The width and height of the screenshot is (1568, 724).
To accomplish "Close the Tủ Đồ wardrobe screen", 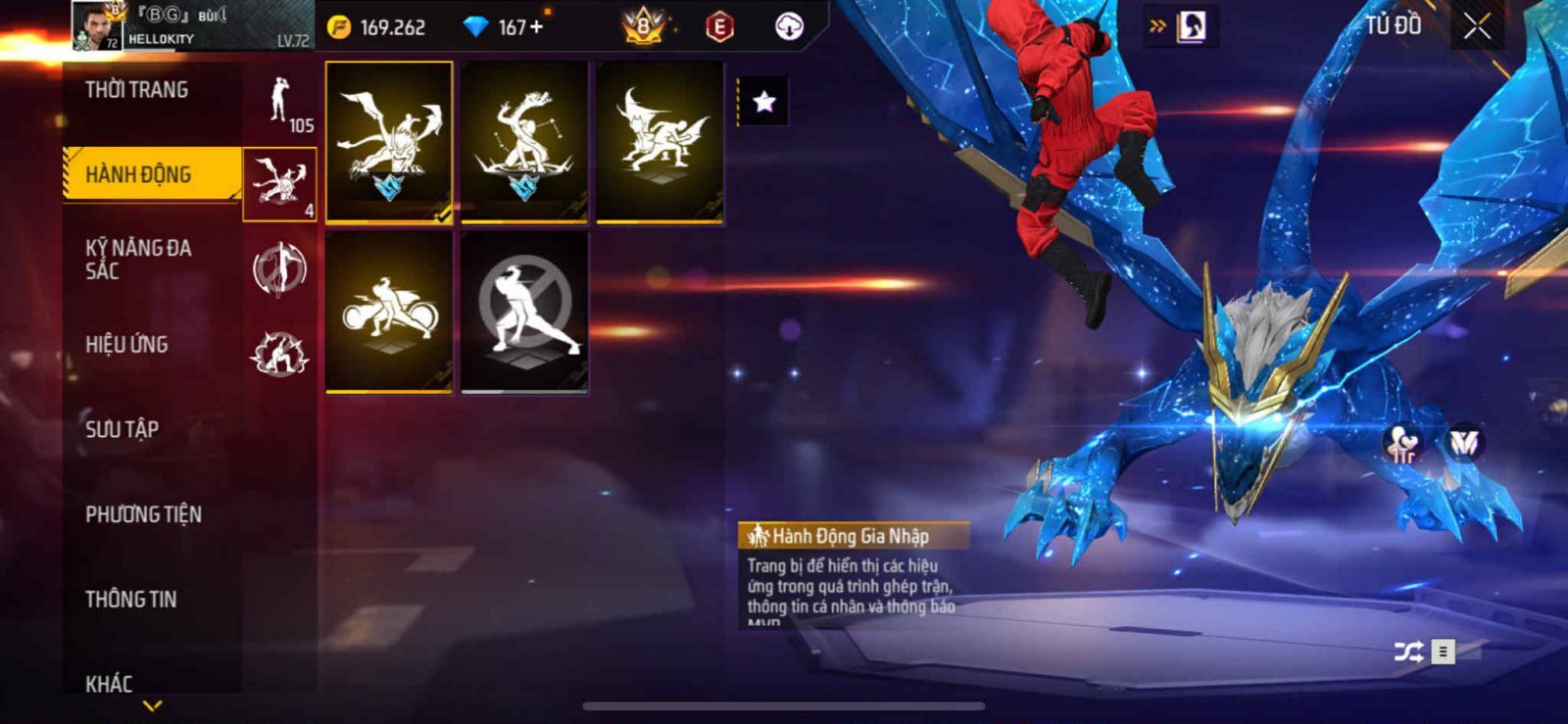I will click(x=1477, y=26).
